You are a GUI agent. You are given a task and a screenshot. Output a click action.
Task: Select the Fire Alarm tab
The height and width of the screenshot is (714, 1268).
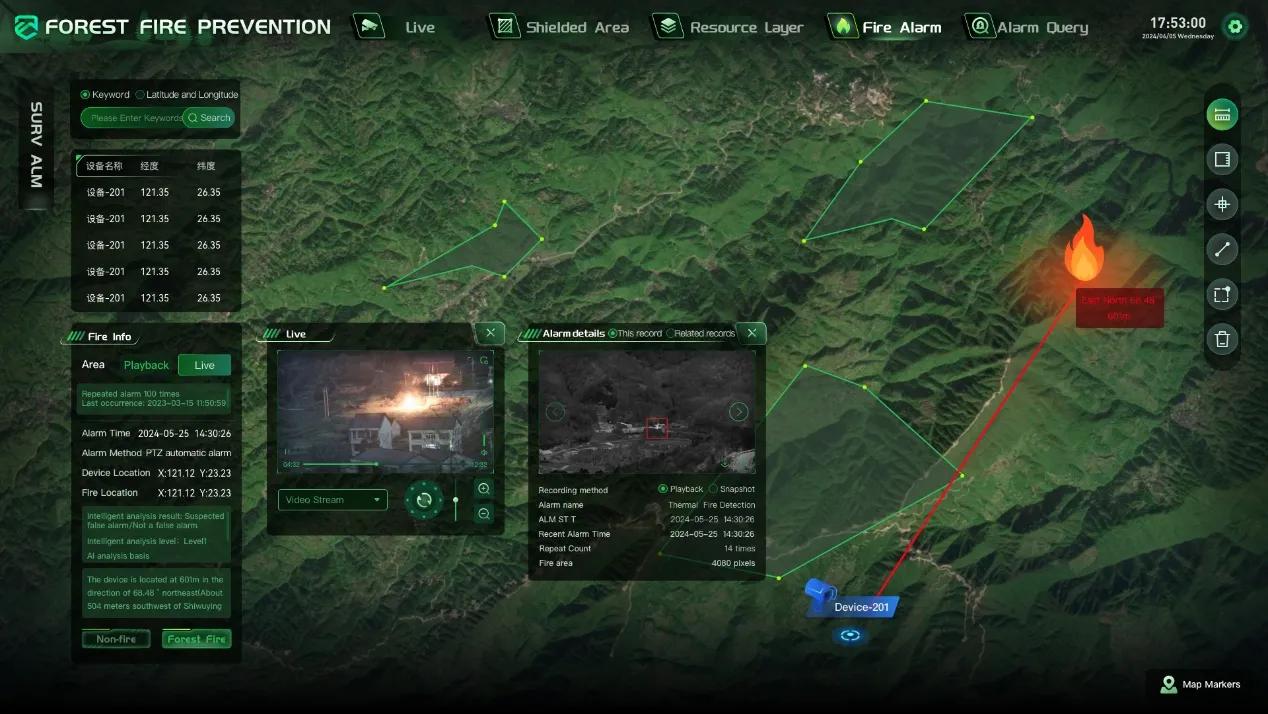(x=887, y=27)
